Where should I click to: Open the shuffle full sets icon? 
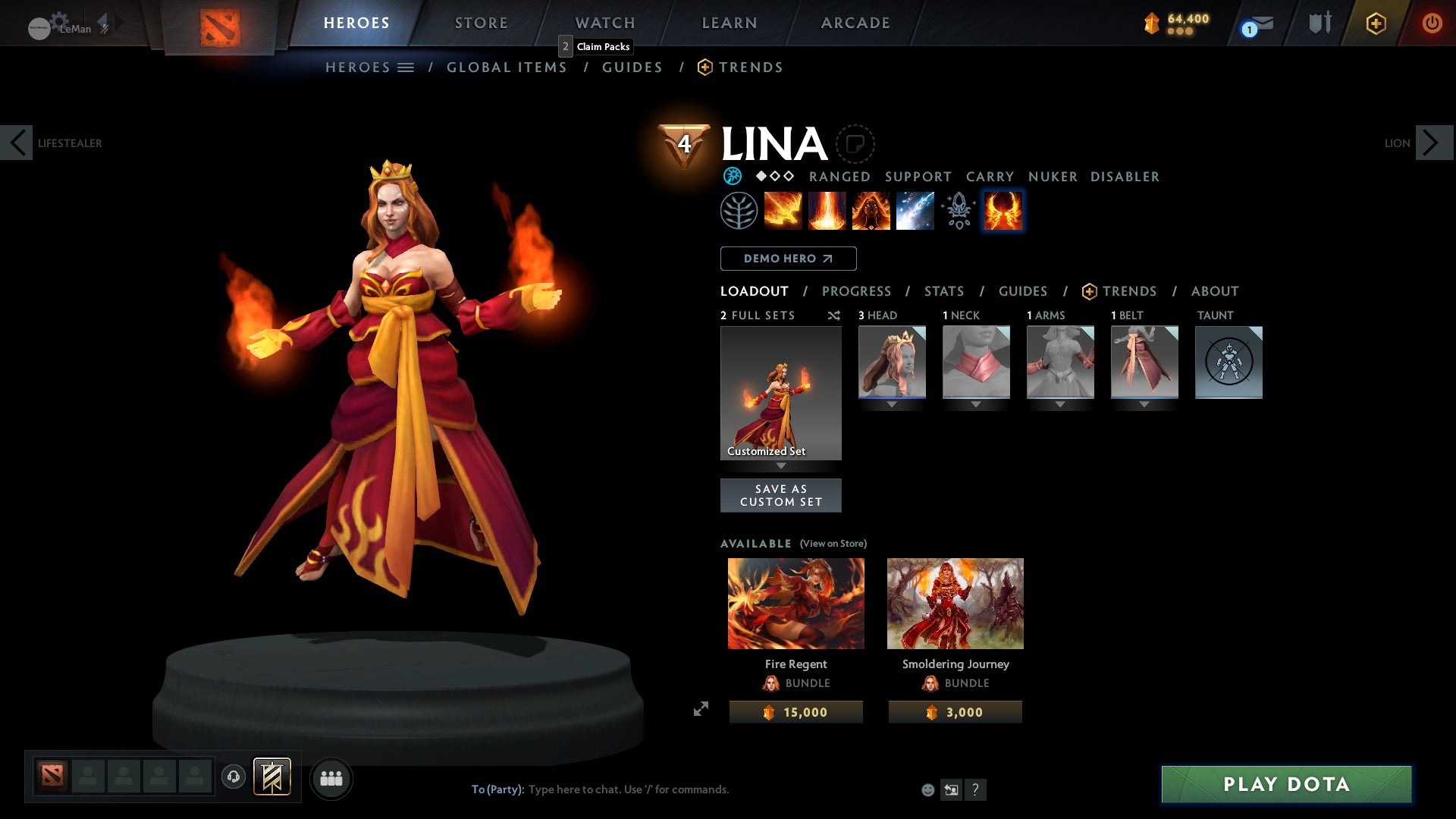point(834,315)
